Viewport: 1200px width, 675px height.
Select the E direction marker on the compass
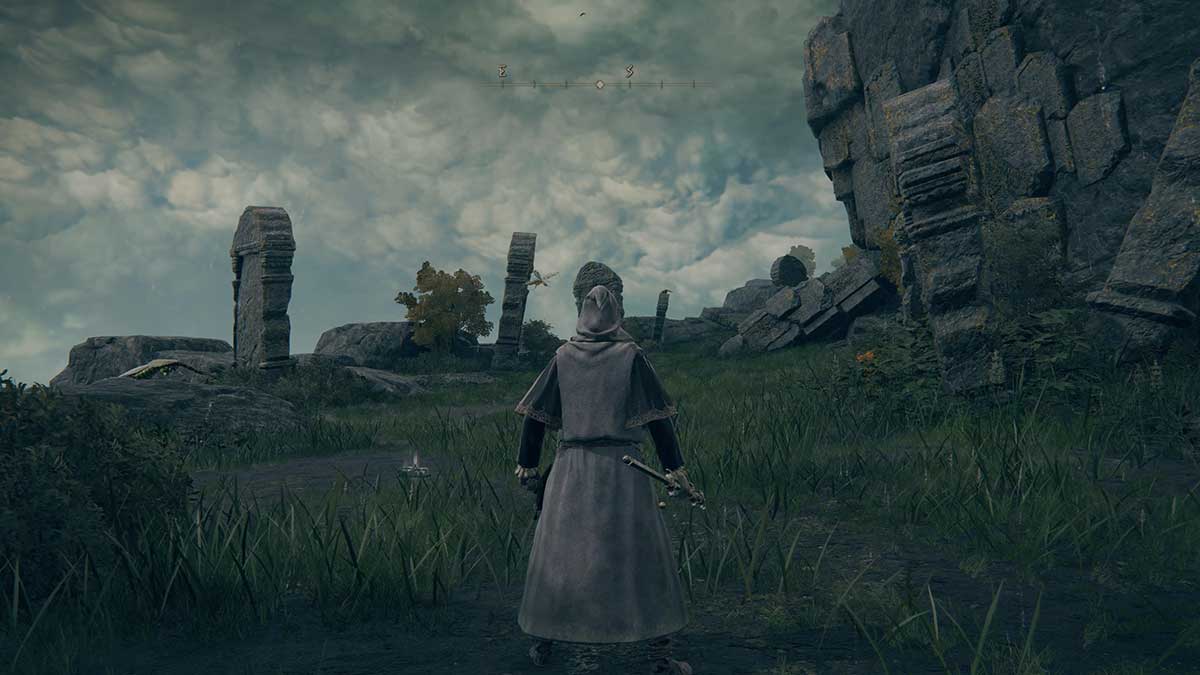coord(502,71)
